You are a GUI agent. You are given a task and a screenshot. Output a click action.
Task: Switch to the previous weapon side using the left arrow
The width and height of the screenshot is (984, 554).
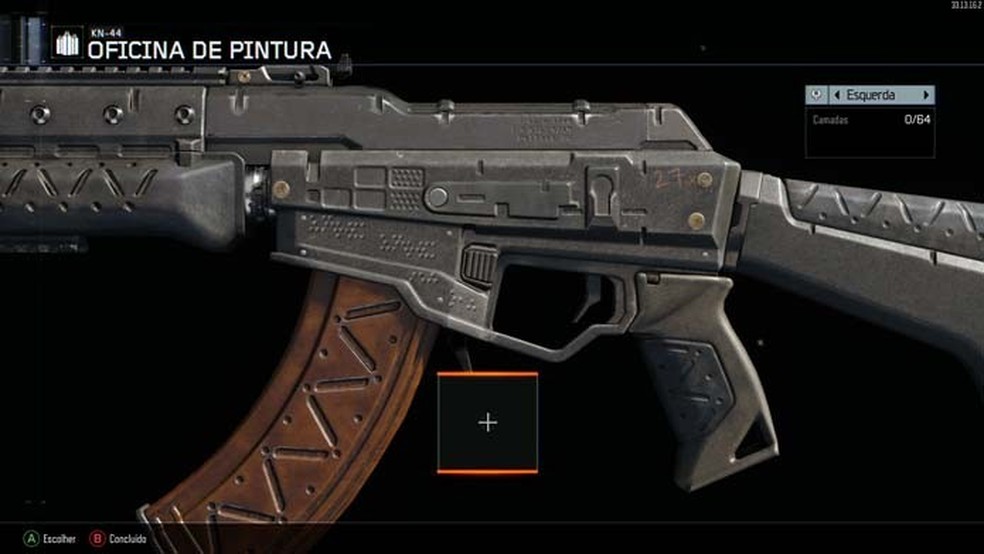[836, 95]
